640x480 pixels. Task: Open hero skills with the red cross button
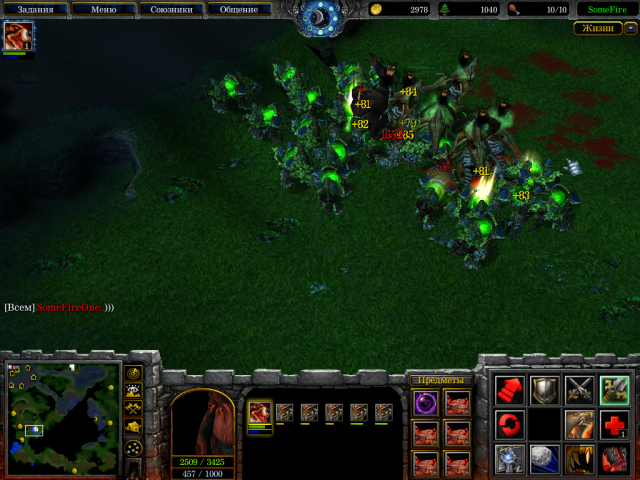click(x=614, y=425)
